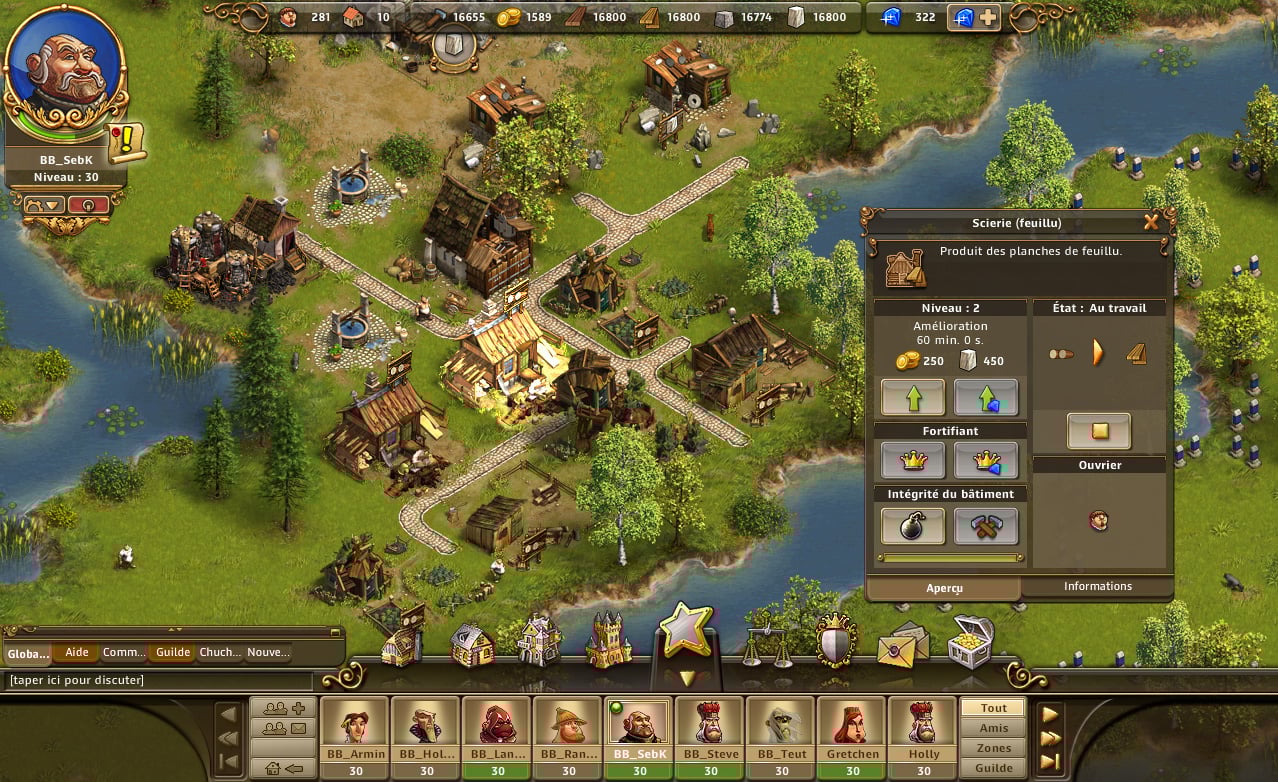Image resolution: width=1278 pixels, height=782 pixels.
Task: Switch to the Informations tab
Action: pos(1097,587)
